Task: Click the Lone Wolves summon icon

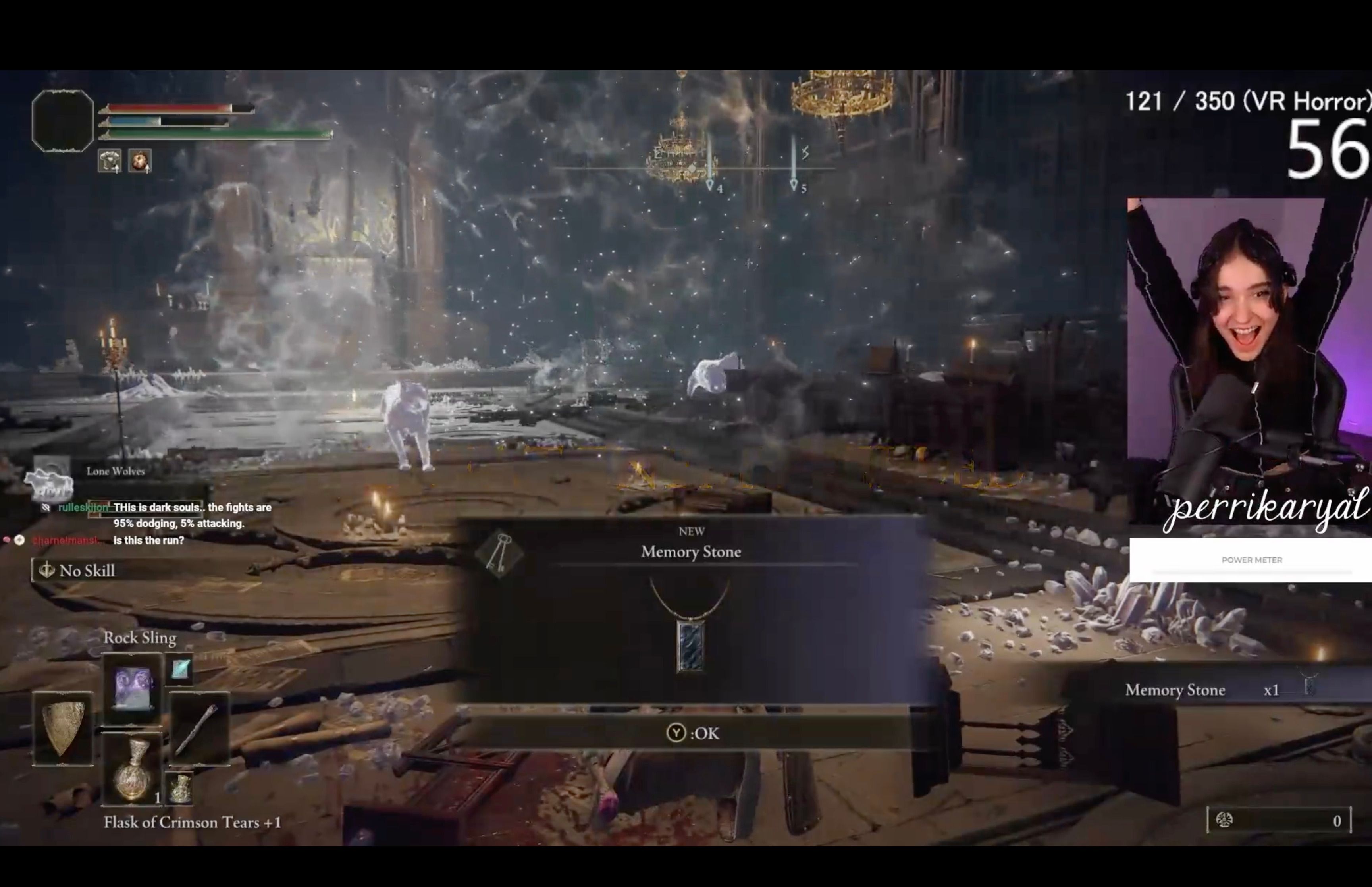Action: point(51,480)
